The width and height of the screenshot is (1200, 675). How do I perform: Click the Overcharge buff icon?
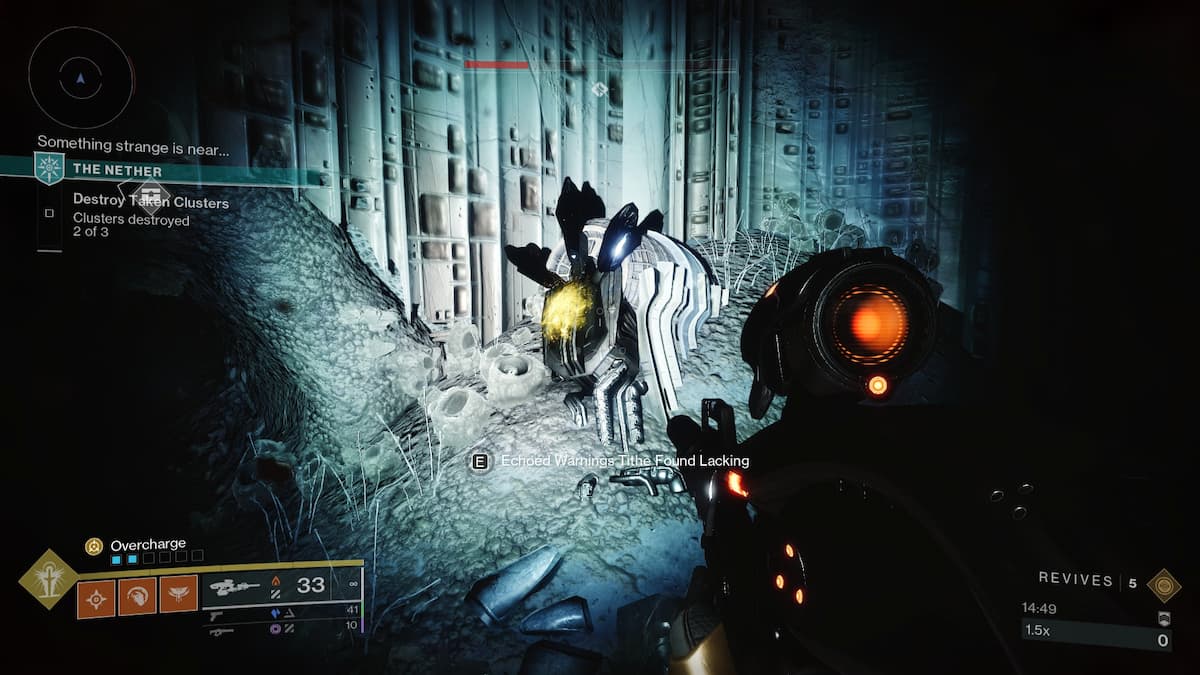coord(94,545)
